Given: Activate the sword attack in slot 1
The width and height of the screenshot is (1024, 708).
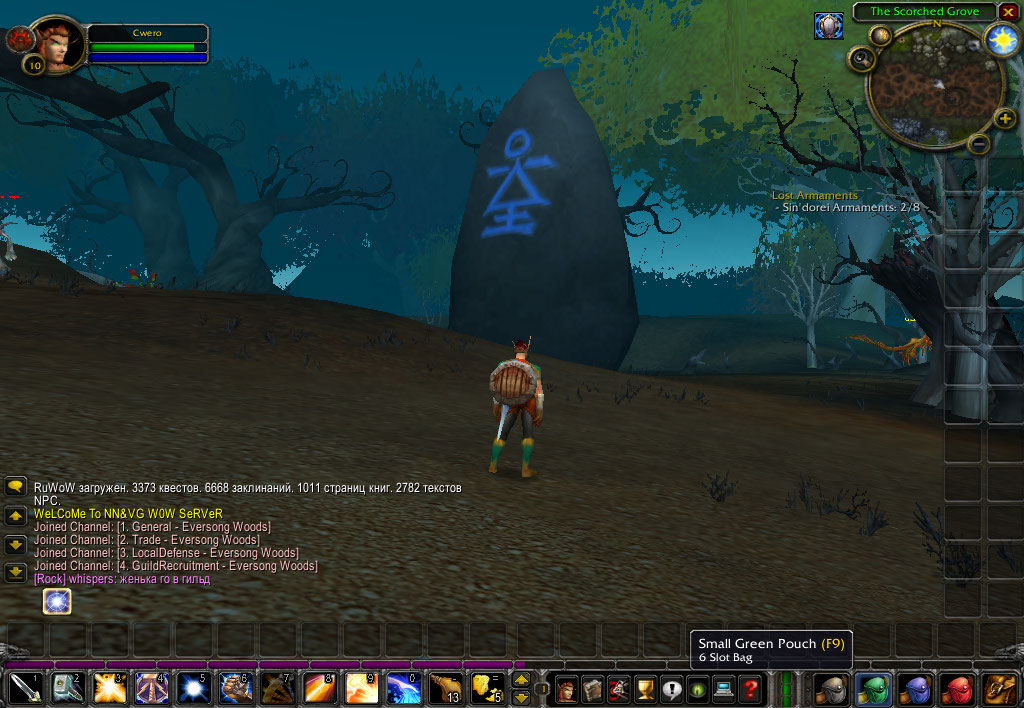Looking at the screenshot, I should (25, 688).
